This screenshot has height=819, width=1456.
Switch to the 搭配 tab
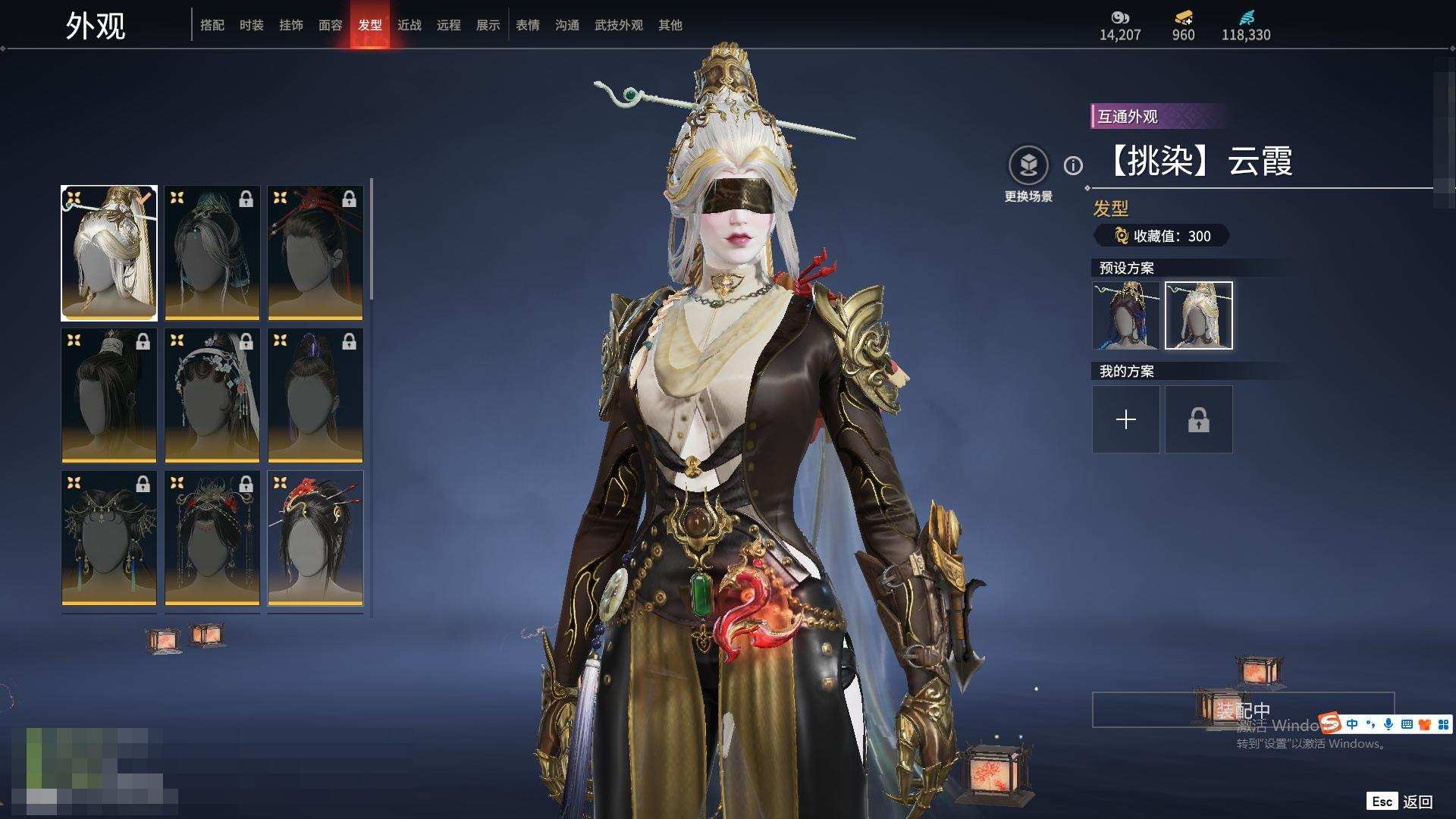pos(212,25)
